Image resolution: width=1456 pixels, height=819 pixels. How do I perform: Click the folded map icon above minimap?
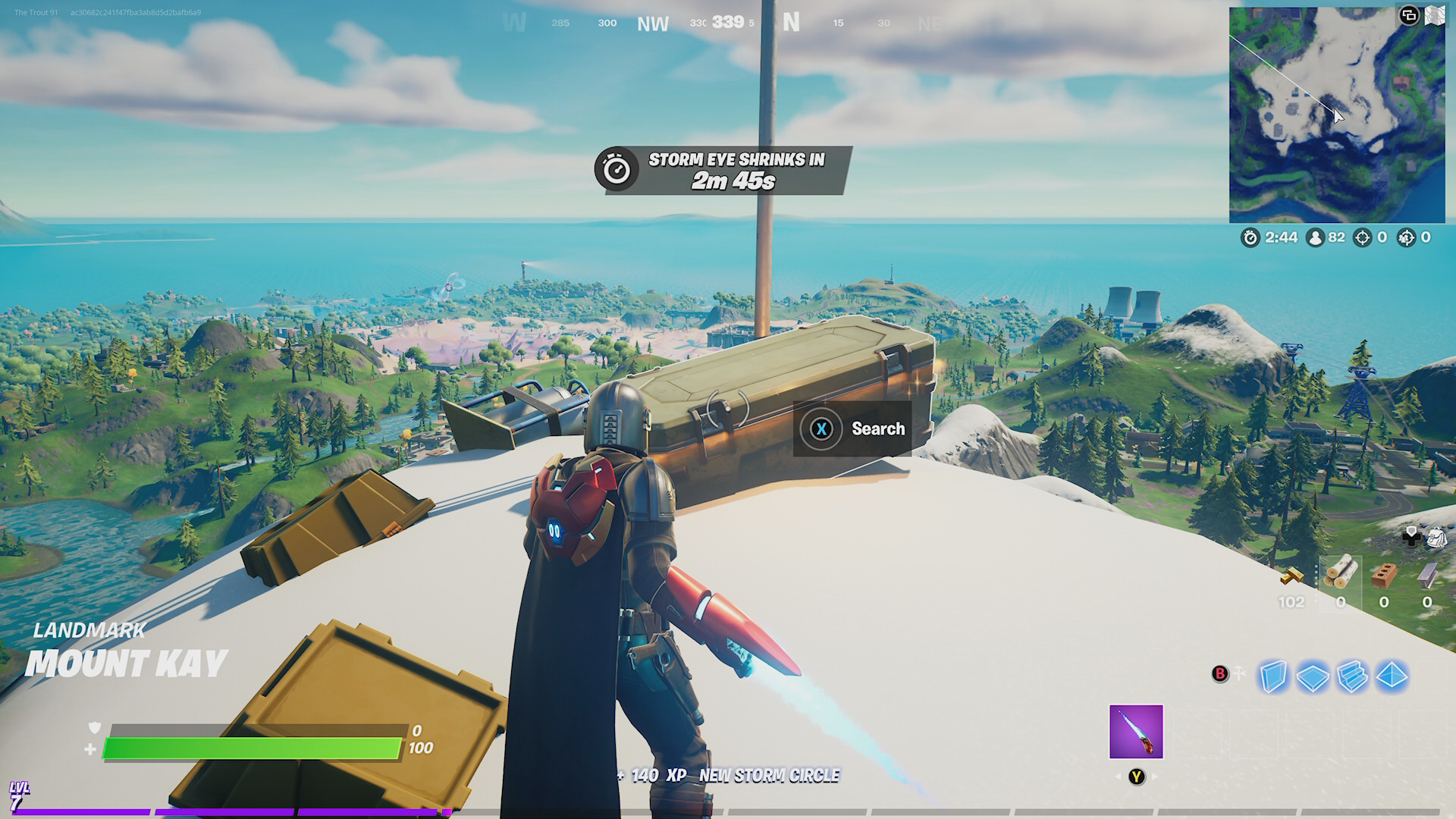click(1435, 16)
